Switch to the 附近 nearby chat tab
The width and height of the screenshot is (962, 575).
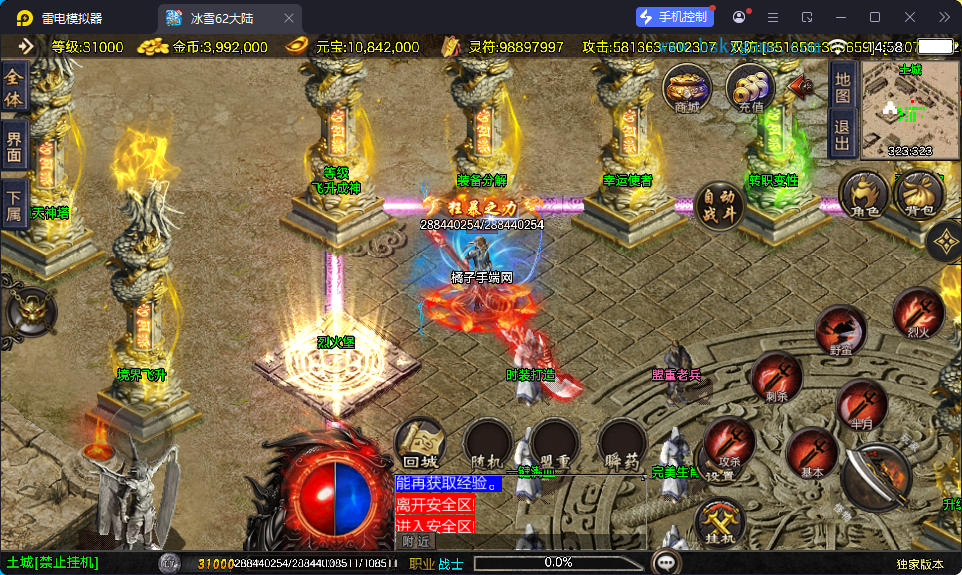[418, 541]
